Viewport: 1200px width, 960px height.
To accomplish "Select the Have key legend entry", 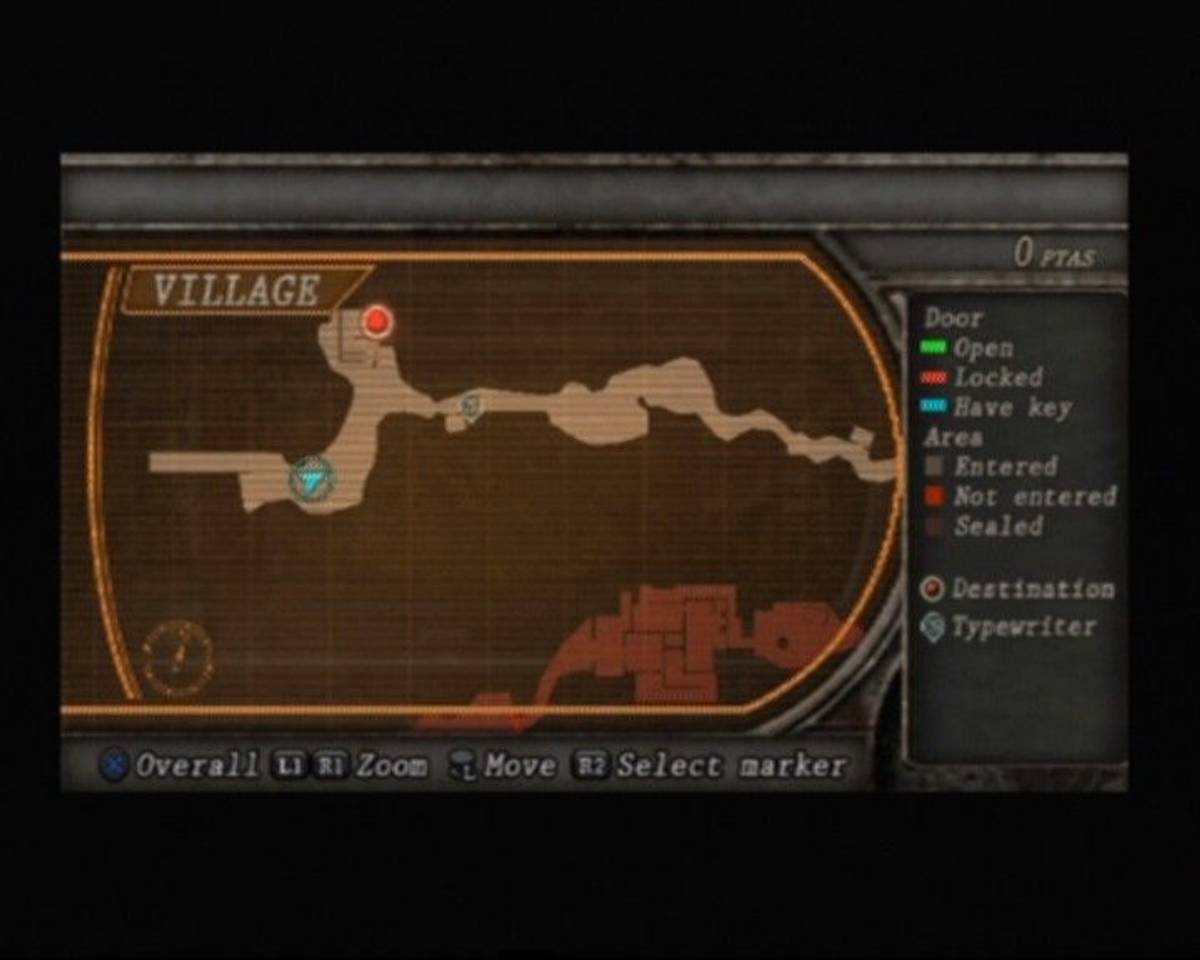I will 997,407.
